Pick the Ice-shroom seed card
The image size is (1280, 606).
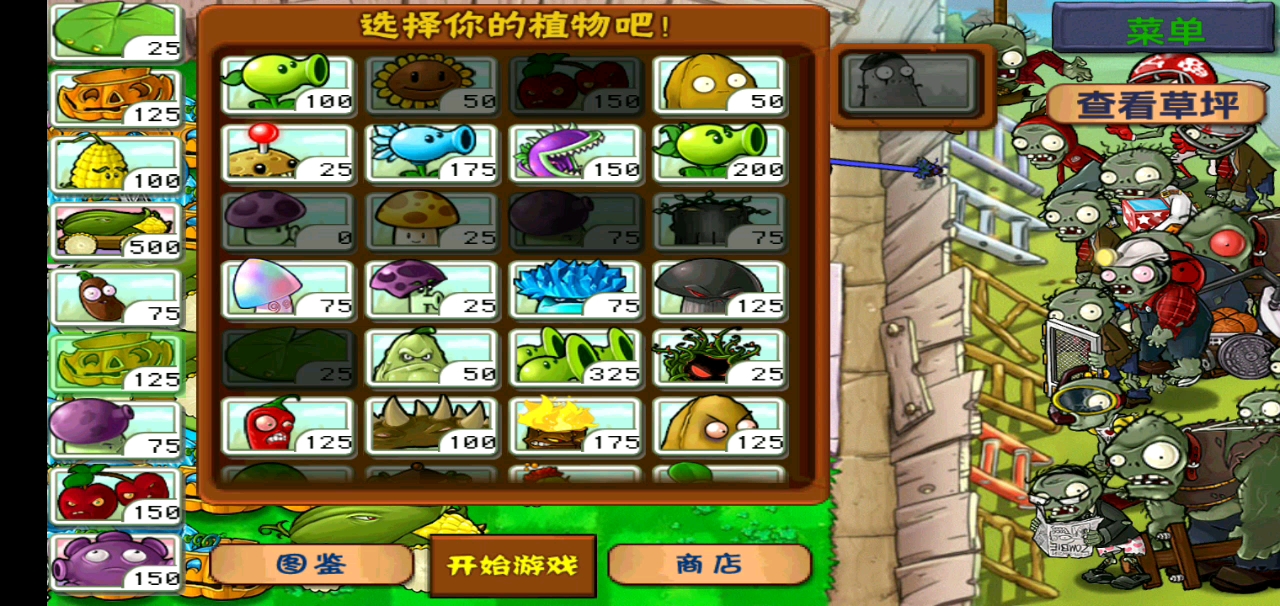[576, 290]
